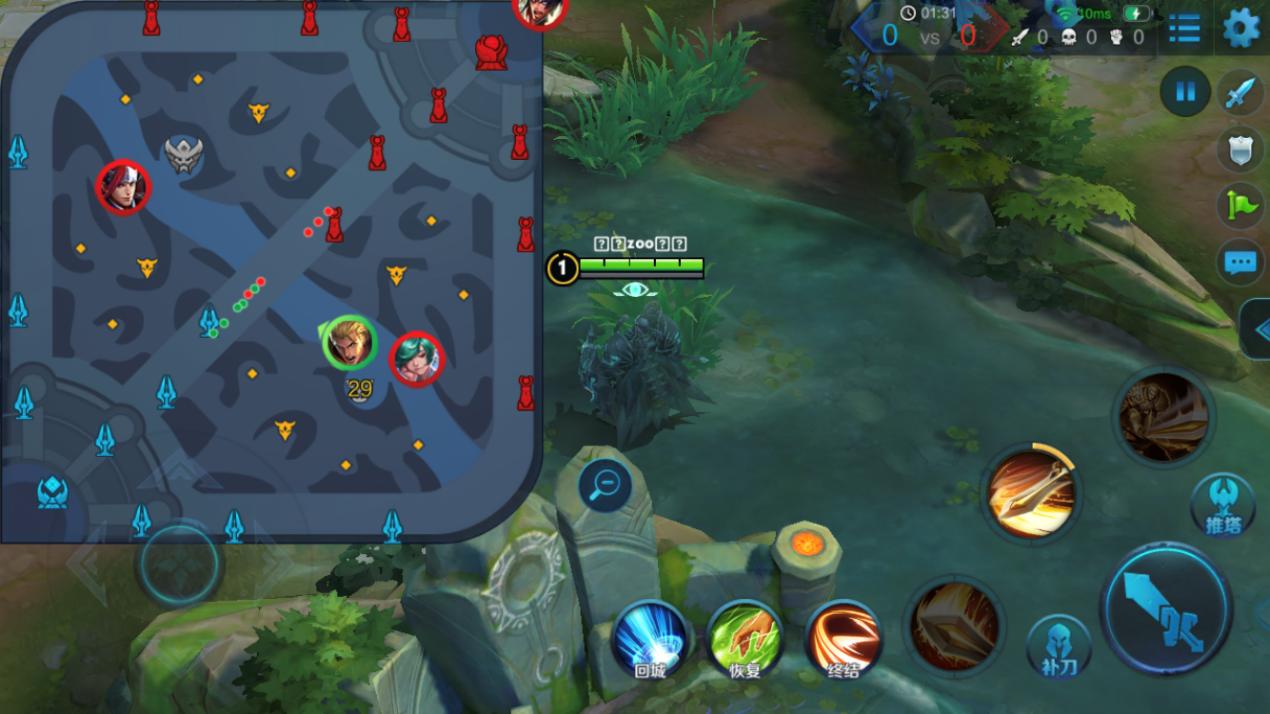Send the shield retreat signal
Viewport: 1270px width, 714px height.
(1241, 150)
